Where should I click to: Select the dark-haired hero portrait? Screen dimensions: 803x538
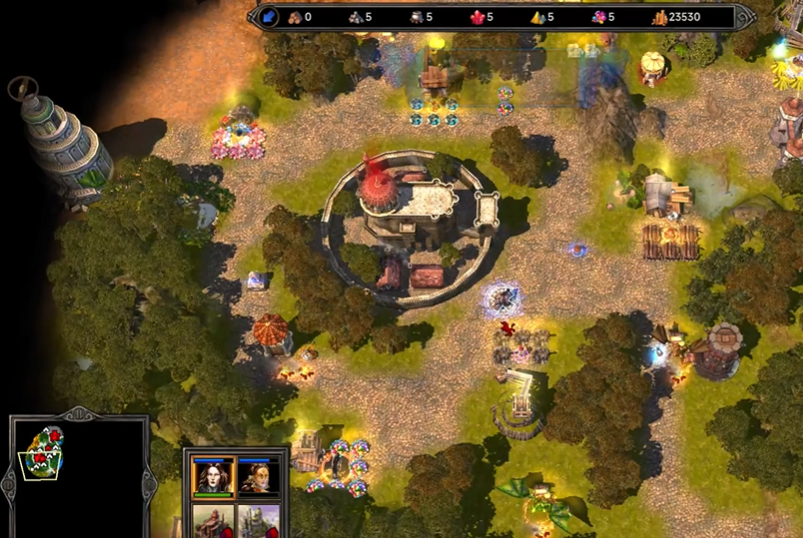click(213, 476)
